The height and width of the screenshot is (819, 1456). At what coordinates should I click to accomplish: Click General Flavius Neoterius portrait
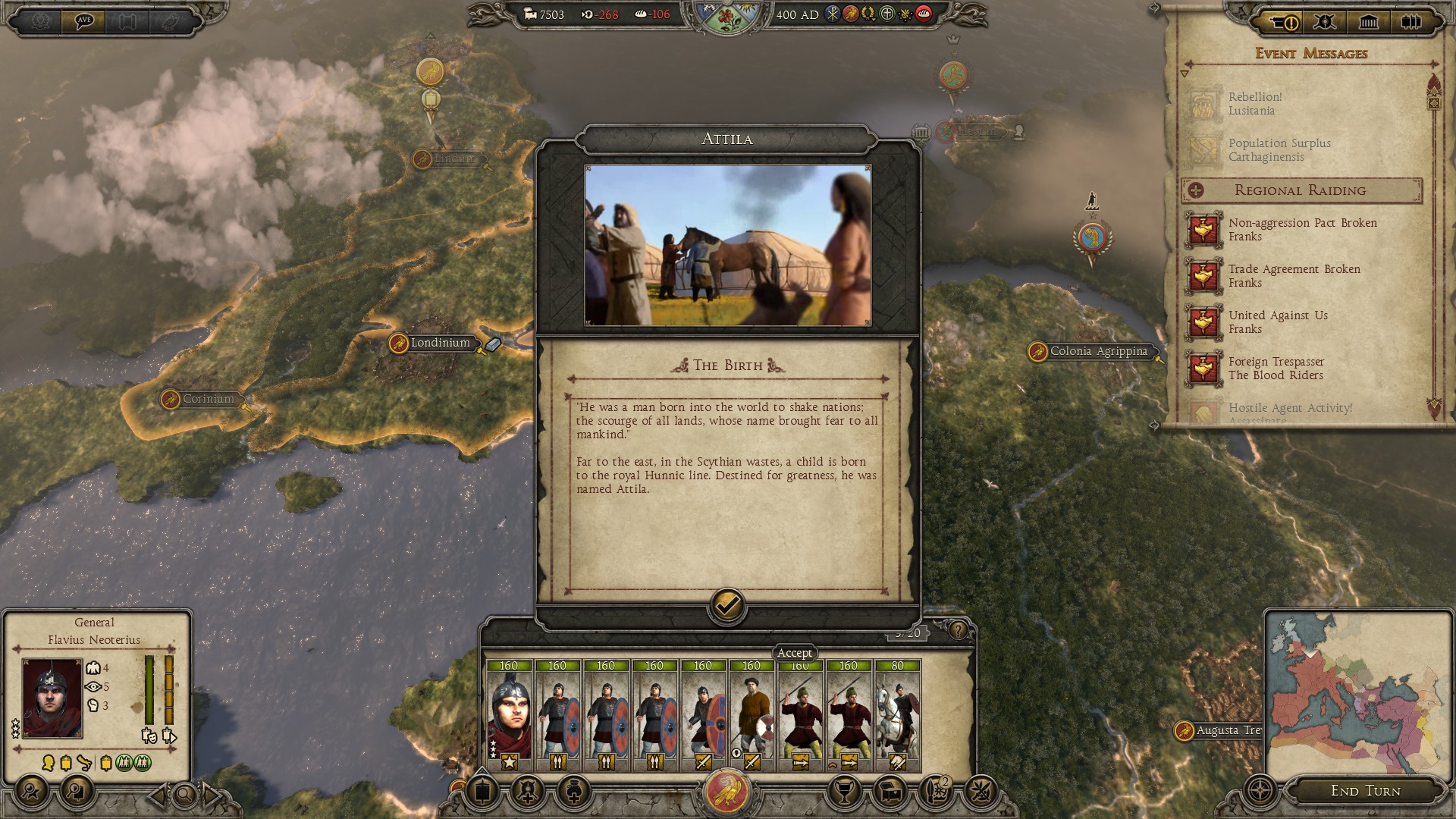(x=52, y=698)
